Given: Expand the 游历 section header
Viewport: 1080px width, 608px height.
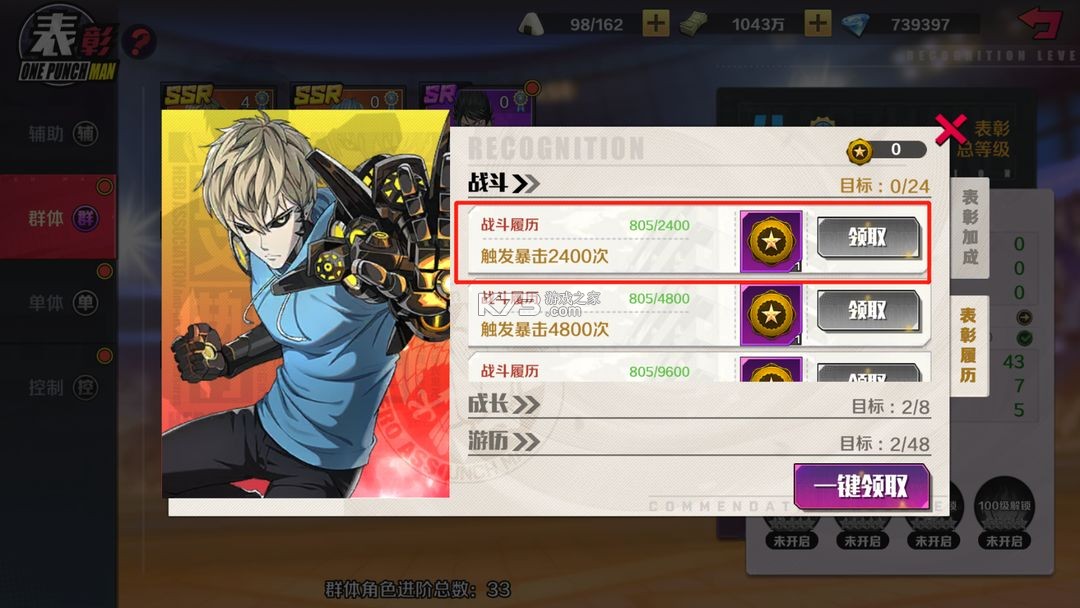Looking at the screenshot, I should [504, 441].
